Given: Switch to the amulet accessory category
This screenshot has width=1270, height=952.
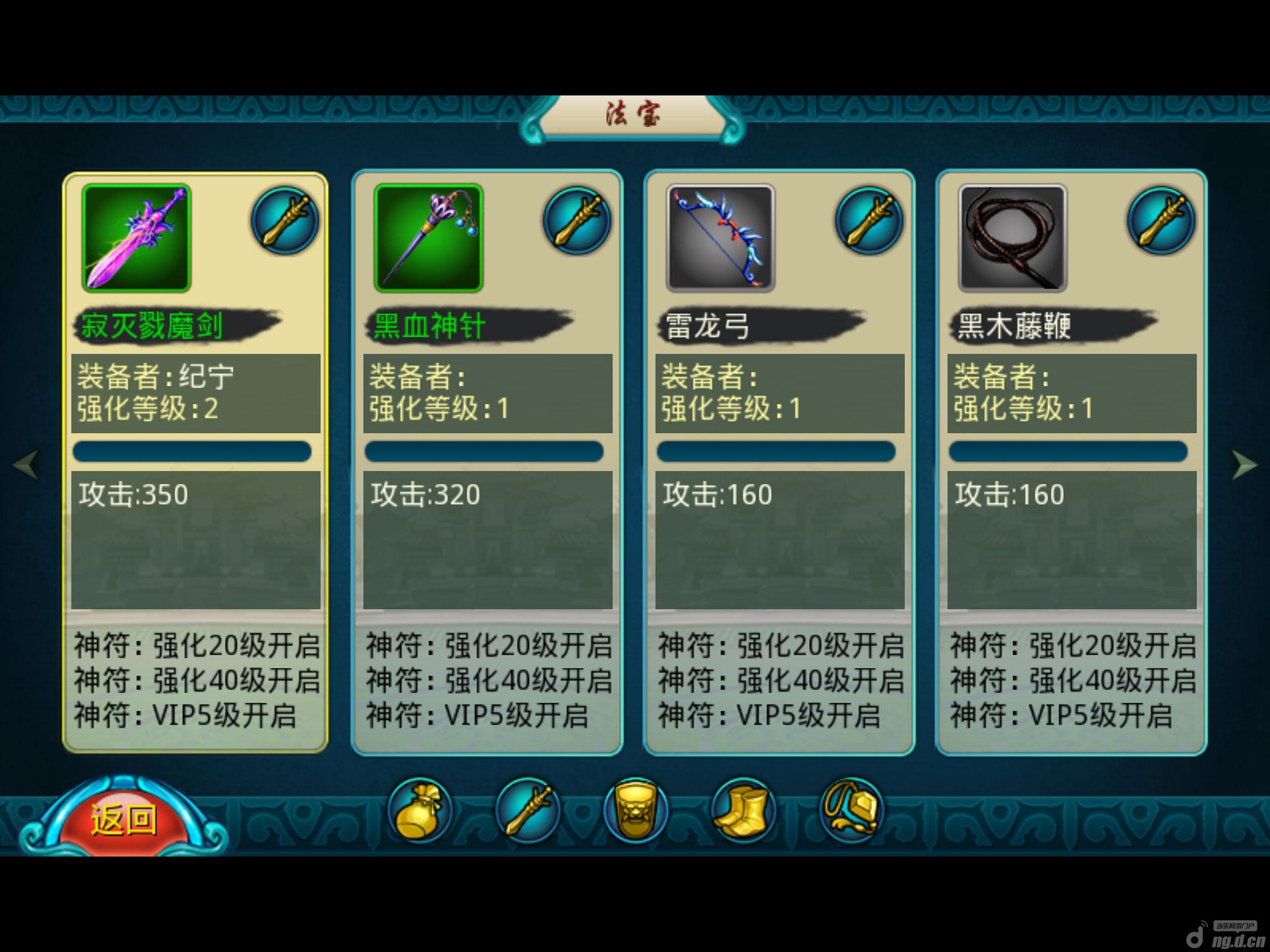Looking at the screenshot, I should 851,811.
